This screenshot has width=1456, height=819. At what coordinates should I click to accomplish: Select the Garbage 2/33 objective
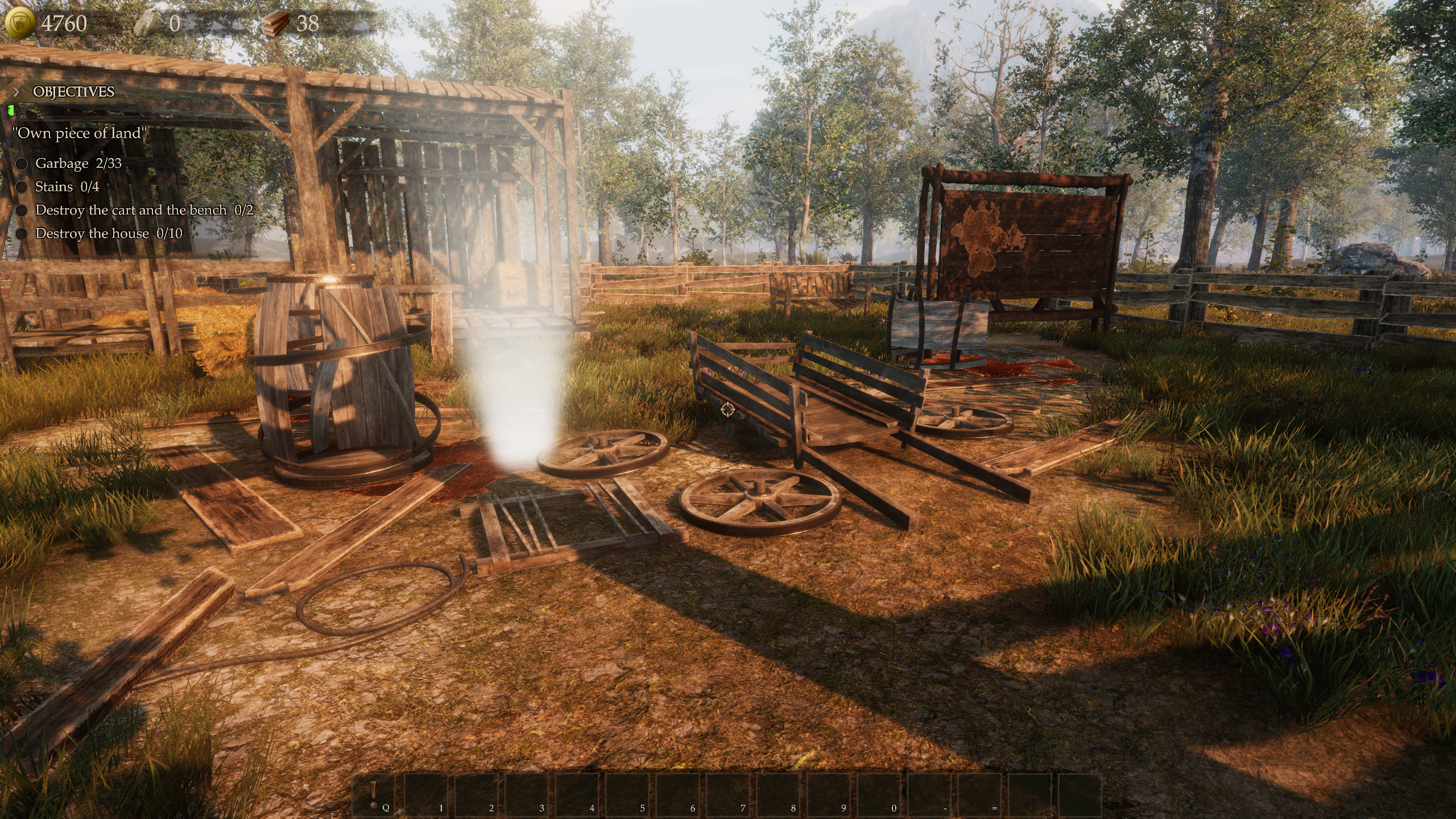pyautogui.click(x=78, y=163)
